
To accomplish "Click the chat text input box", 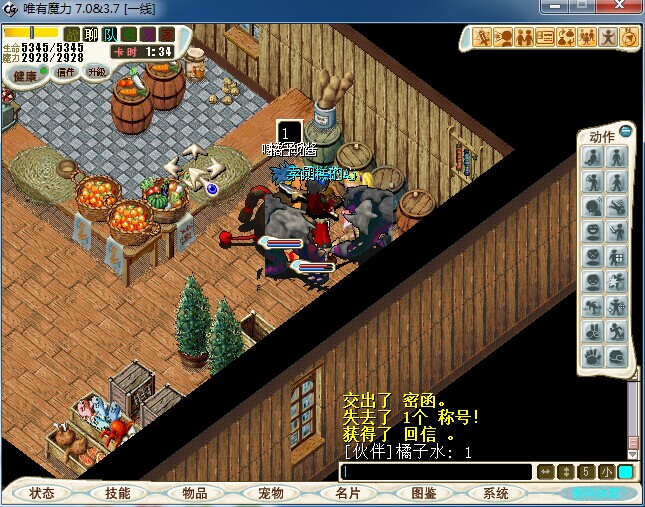I will coord(435,472).
